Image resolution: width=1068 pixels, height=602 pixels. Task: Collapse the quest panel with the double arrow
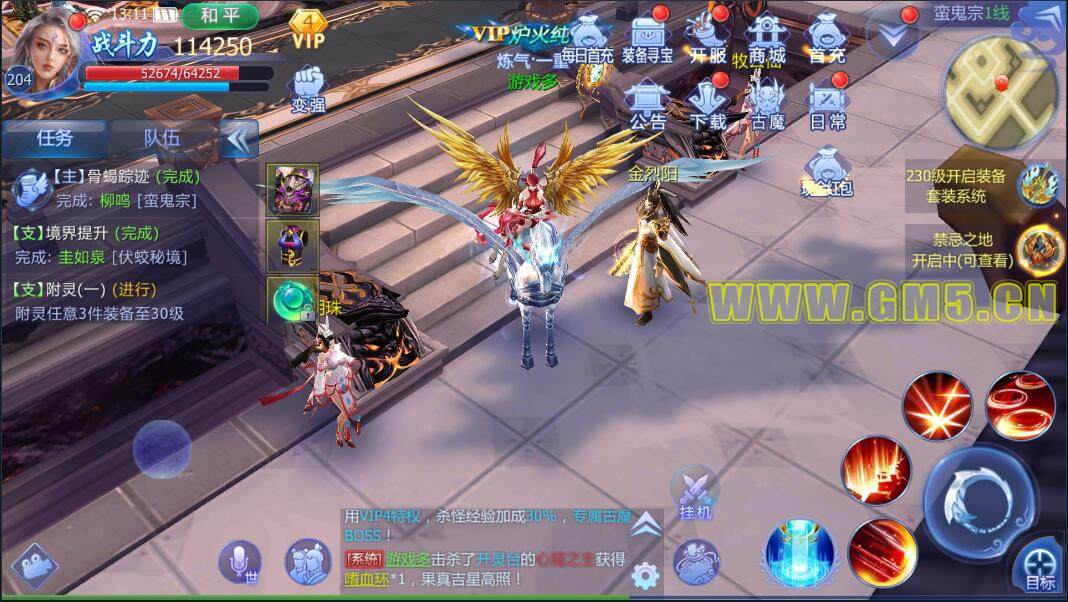238,138
